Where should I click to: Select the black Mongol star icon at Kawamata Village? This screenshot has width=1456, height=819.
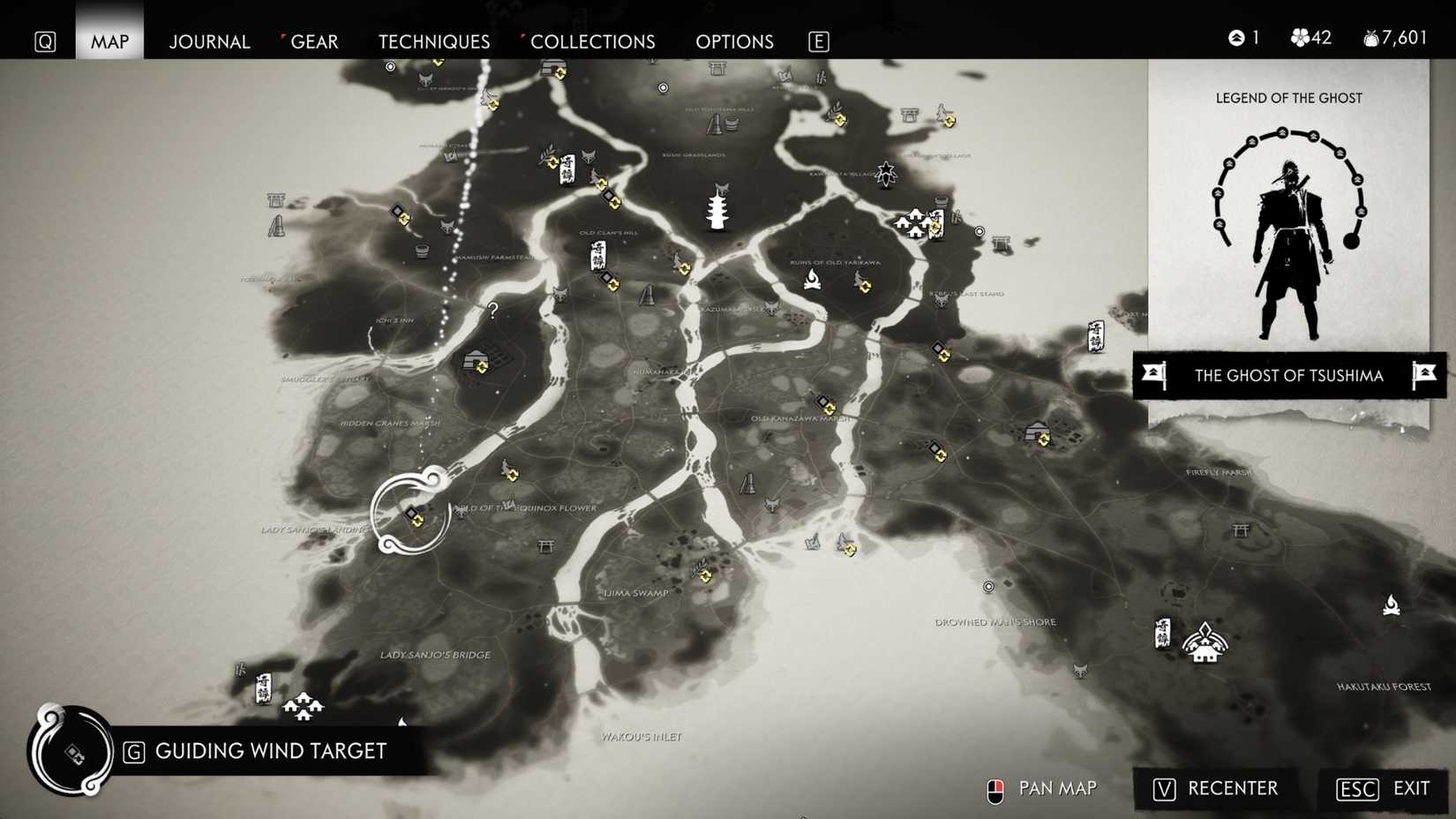[x=885, y=173]
